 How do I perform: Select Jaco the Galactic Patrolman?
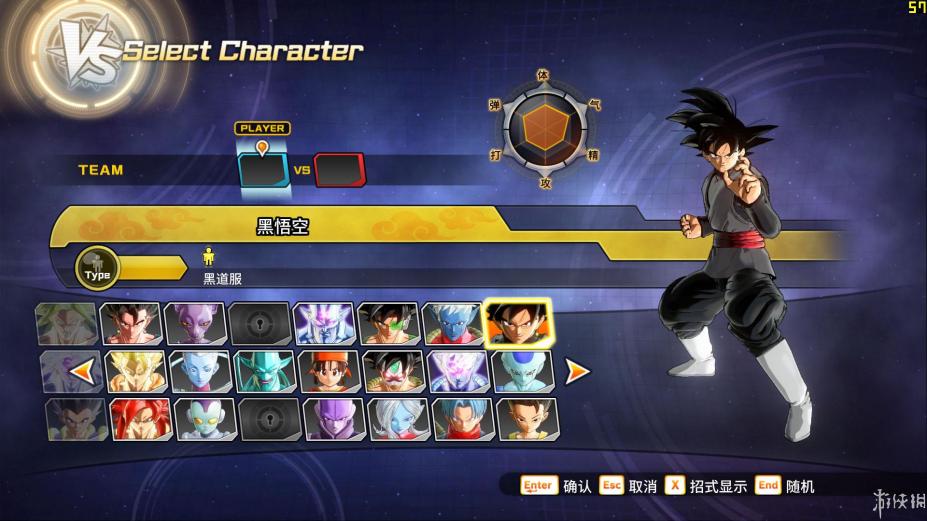[204, 419]
